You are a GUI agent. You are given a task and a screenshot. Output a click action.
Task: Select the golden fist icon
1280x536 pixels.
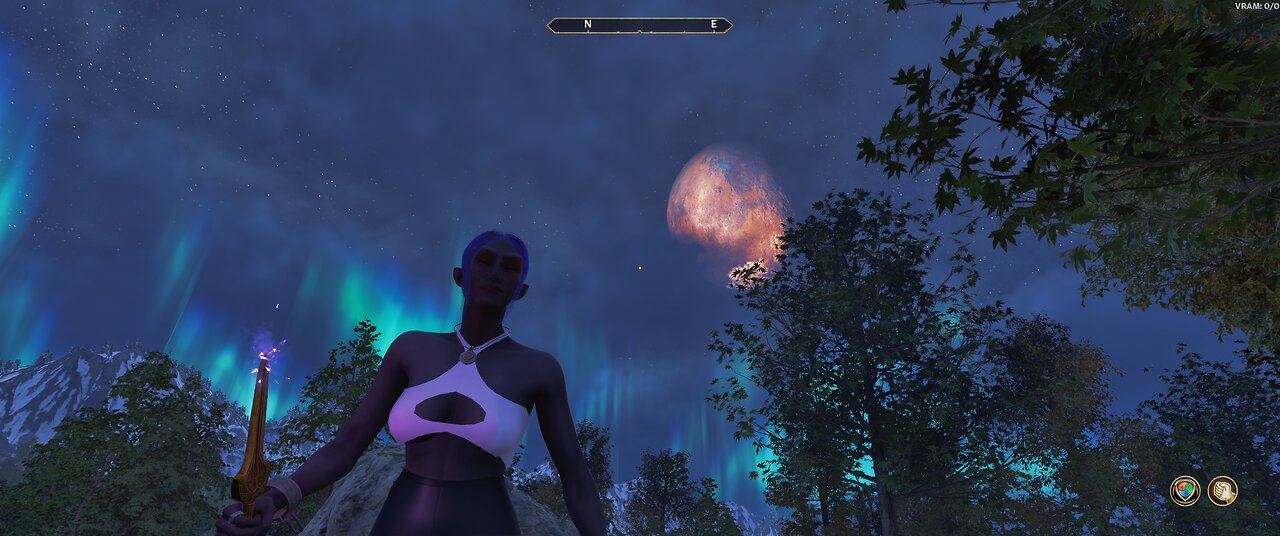click(1222, 491)
